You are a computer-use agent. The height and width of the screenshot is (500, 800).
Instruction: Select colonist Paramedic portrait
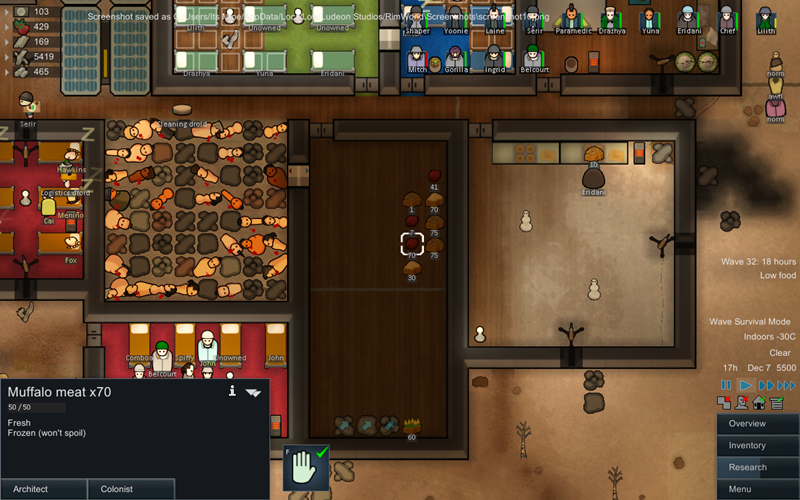(571, 19)
